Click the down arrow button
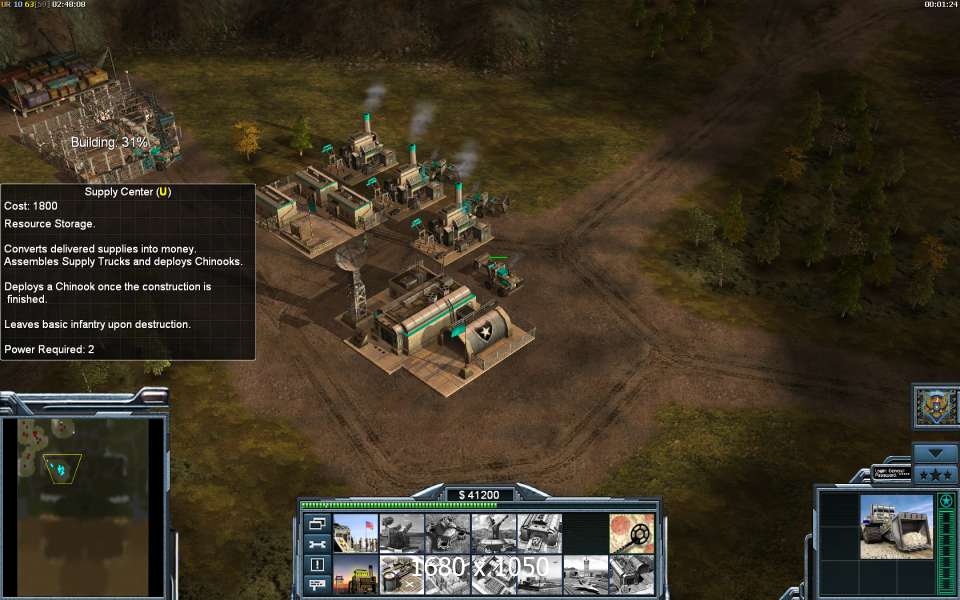 click(936, 453)
